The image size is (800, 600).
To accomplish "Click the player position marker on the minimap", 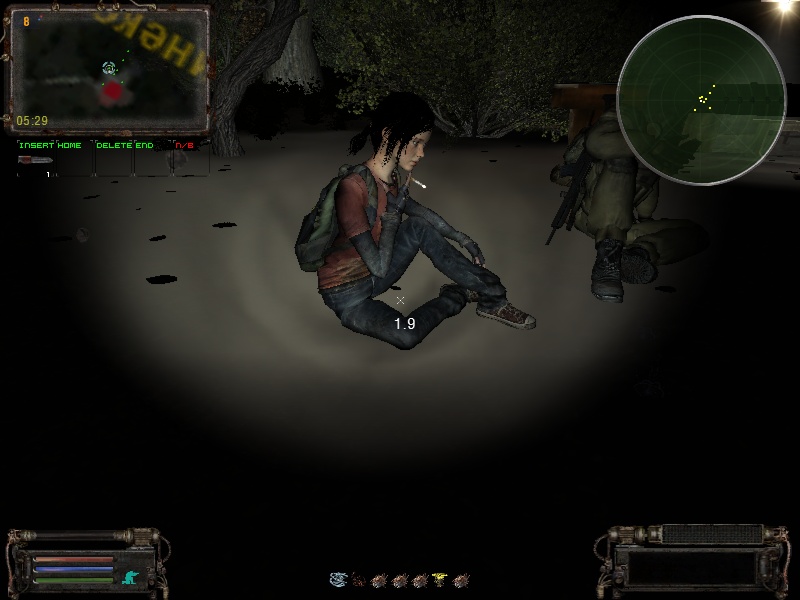I will pyautogui.click(x=109, y=68).
